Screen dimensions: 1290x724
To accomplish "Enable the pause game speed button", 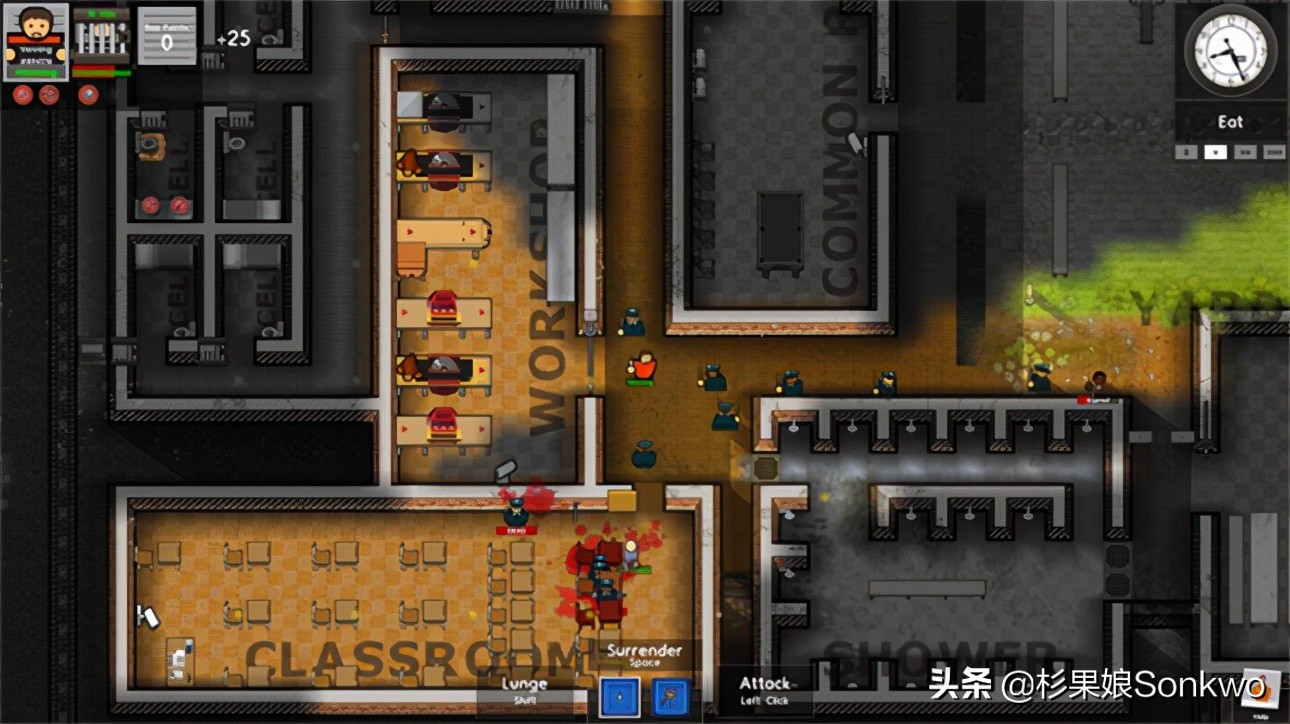I will tap(1186, 152).
